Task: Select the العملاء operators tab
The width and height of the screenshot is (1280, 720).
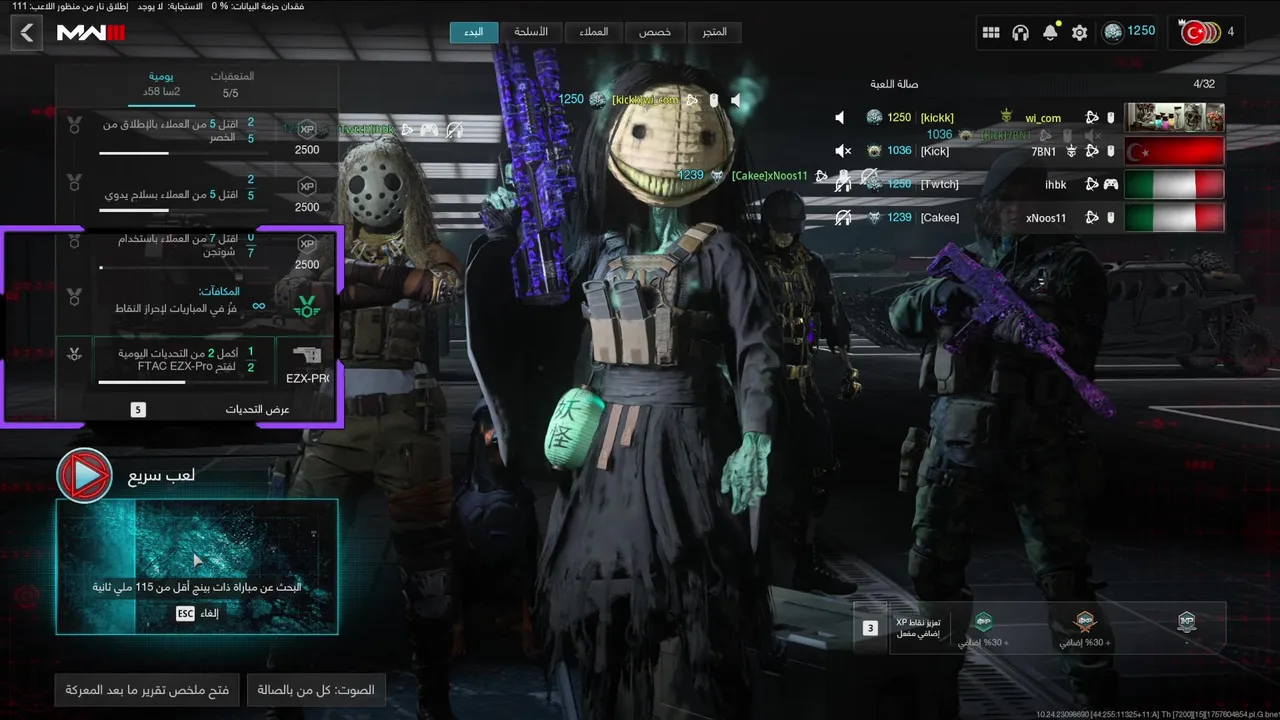Action: click(x=593, y=32)
